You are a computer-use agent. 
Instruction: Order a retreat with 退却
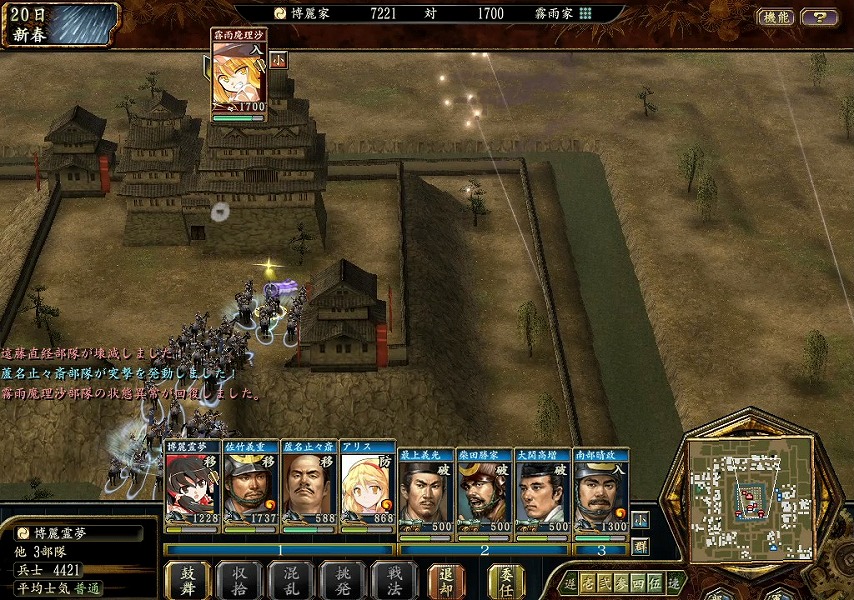pos(446,580)
